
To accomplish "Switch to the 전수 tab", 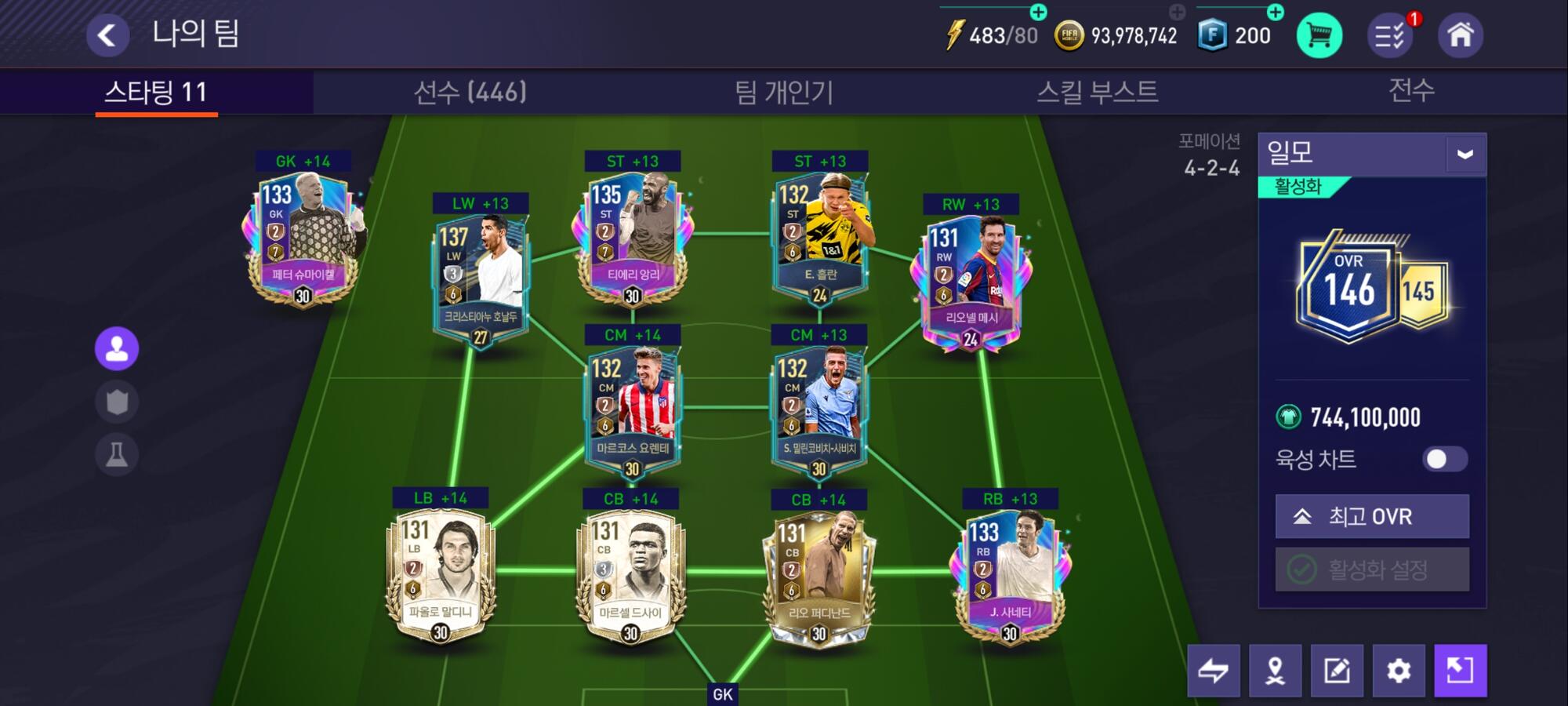I will pos(1411,91).
